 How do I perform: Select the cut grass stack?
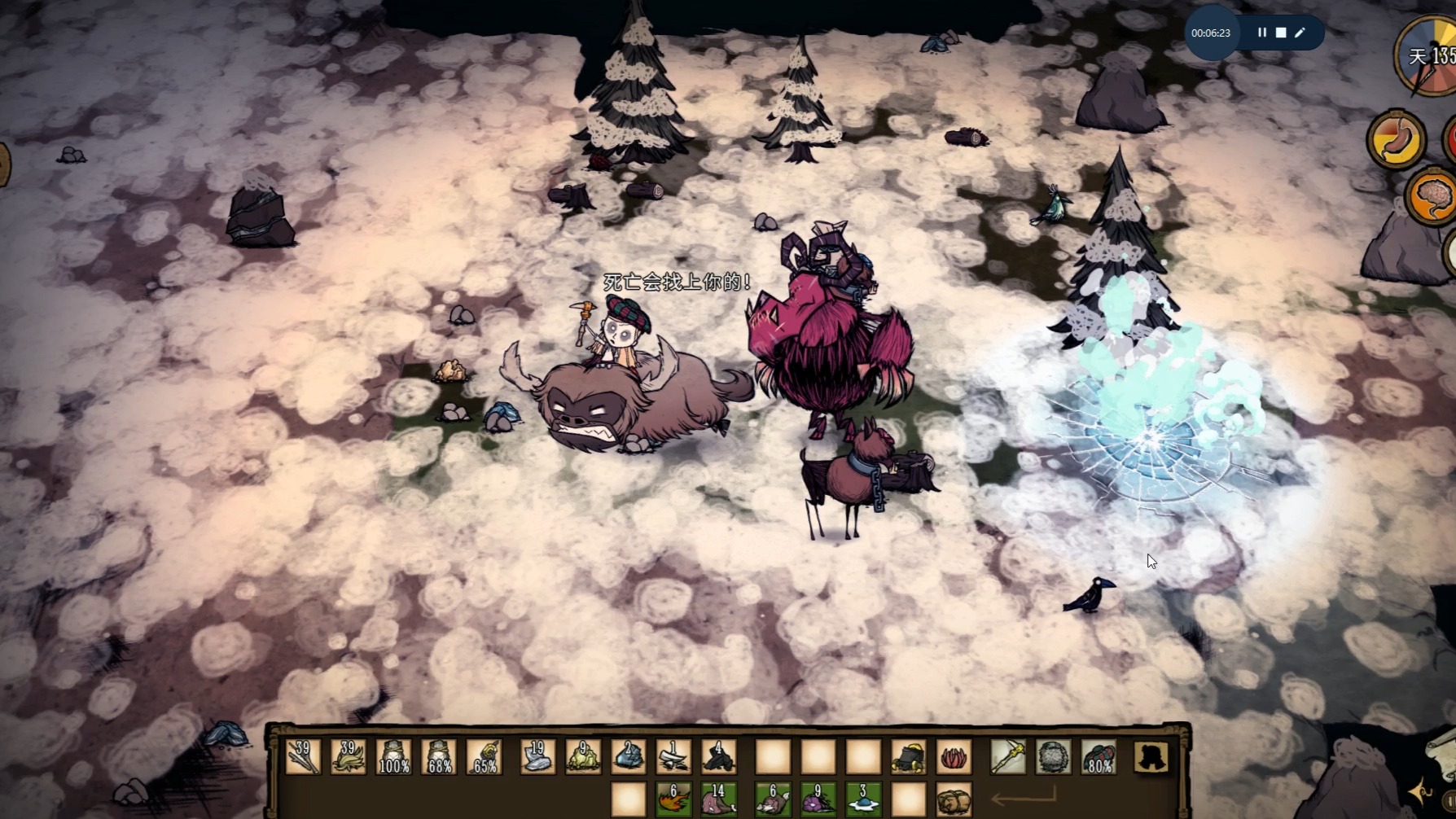tap(349, 757)
